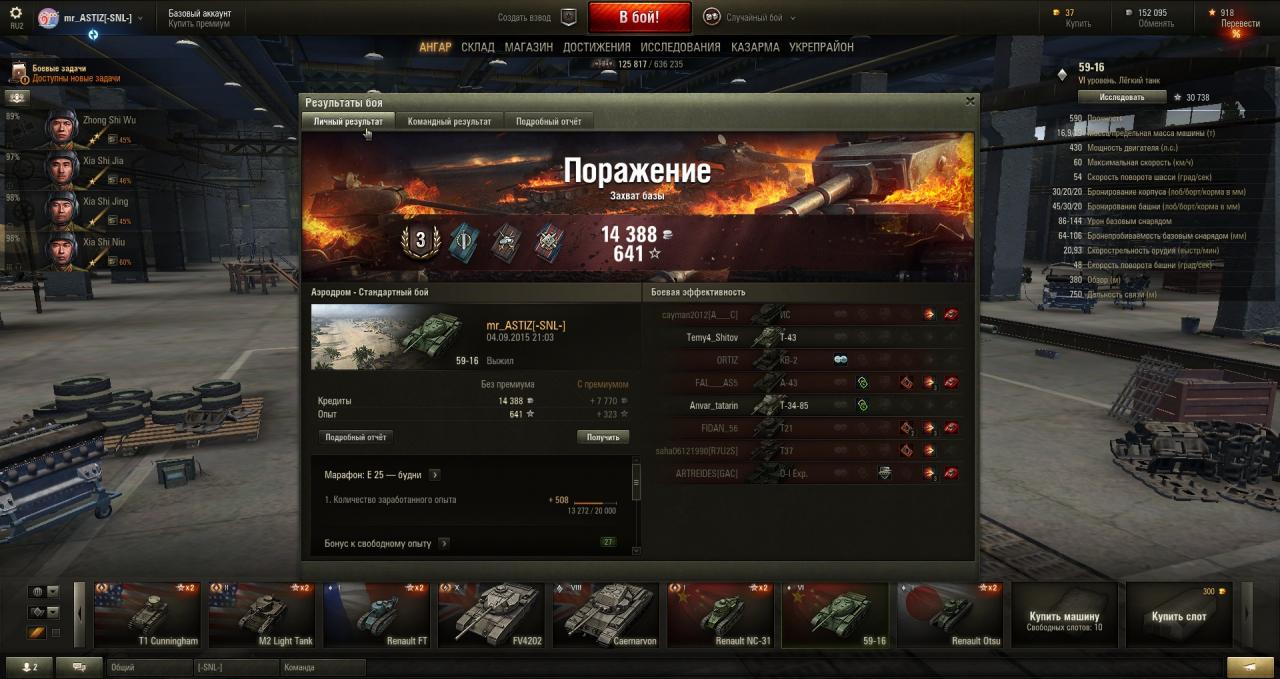Open УКРЕПРАЙОН menu
The height and width of the screenshot is (679, 1280).
821,47
